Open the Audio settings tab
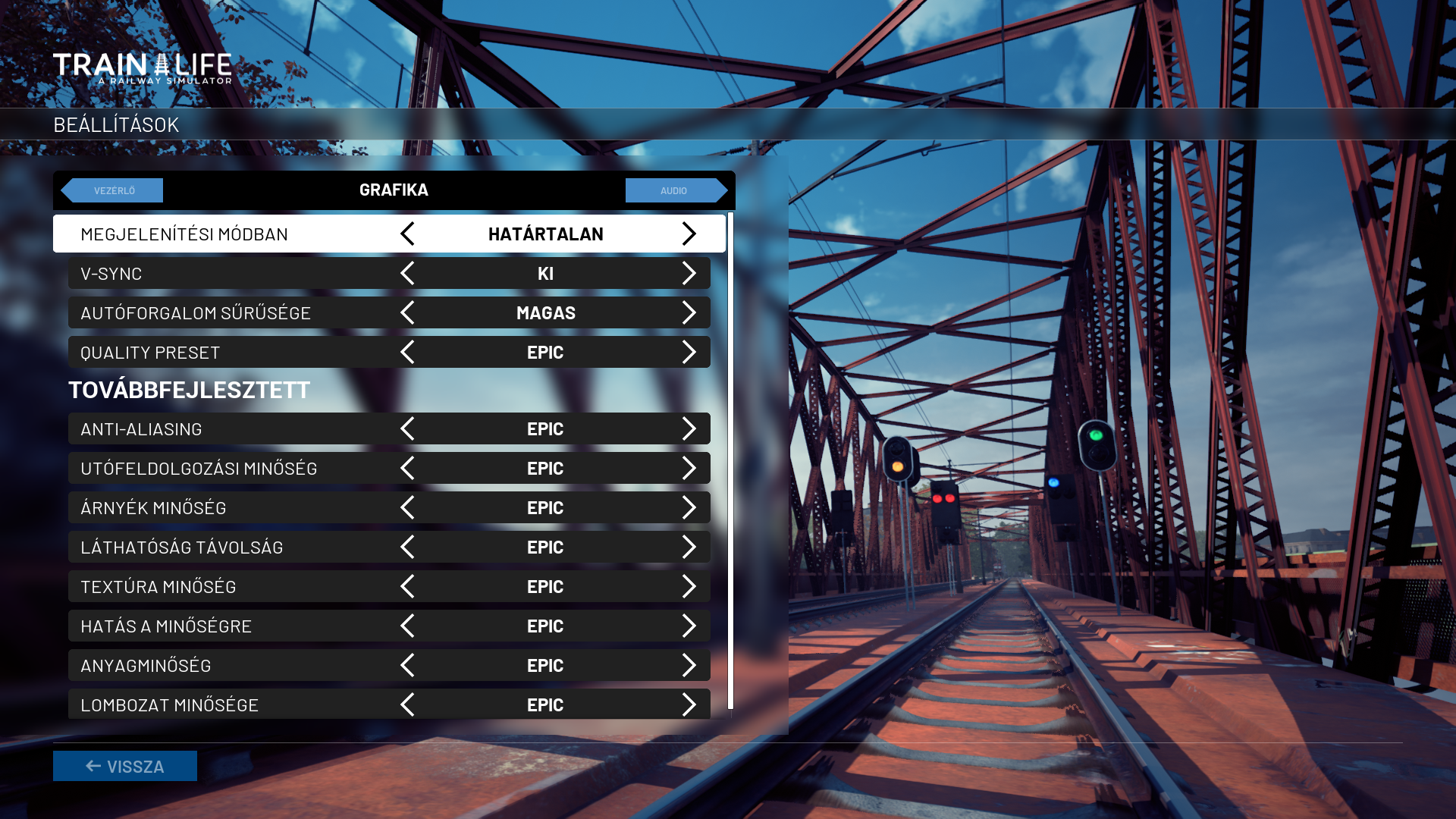 click(x=675, y=190)
